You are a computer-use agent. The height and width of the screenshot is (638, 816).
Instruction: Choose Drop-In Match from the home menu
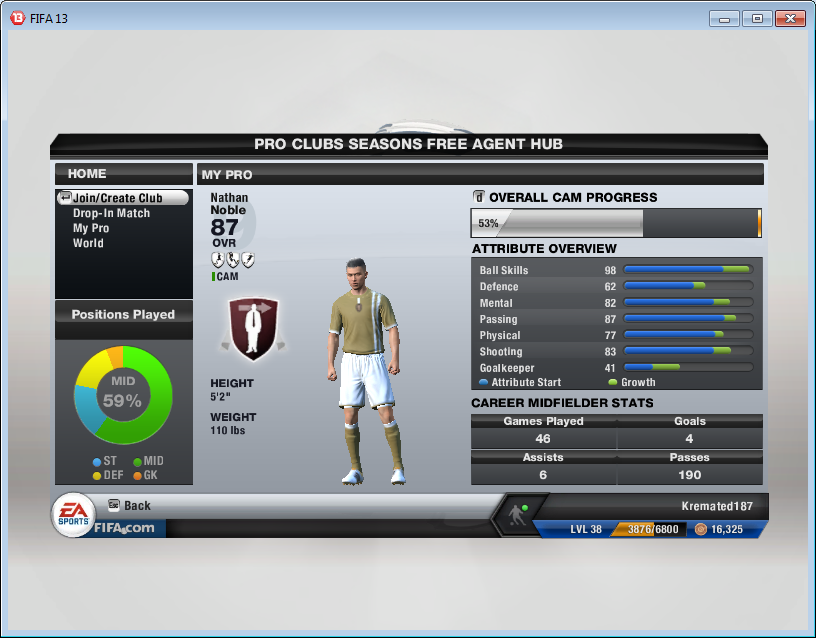pos(111,213)
